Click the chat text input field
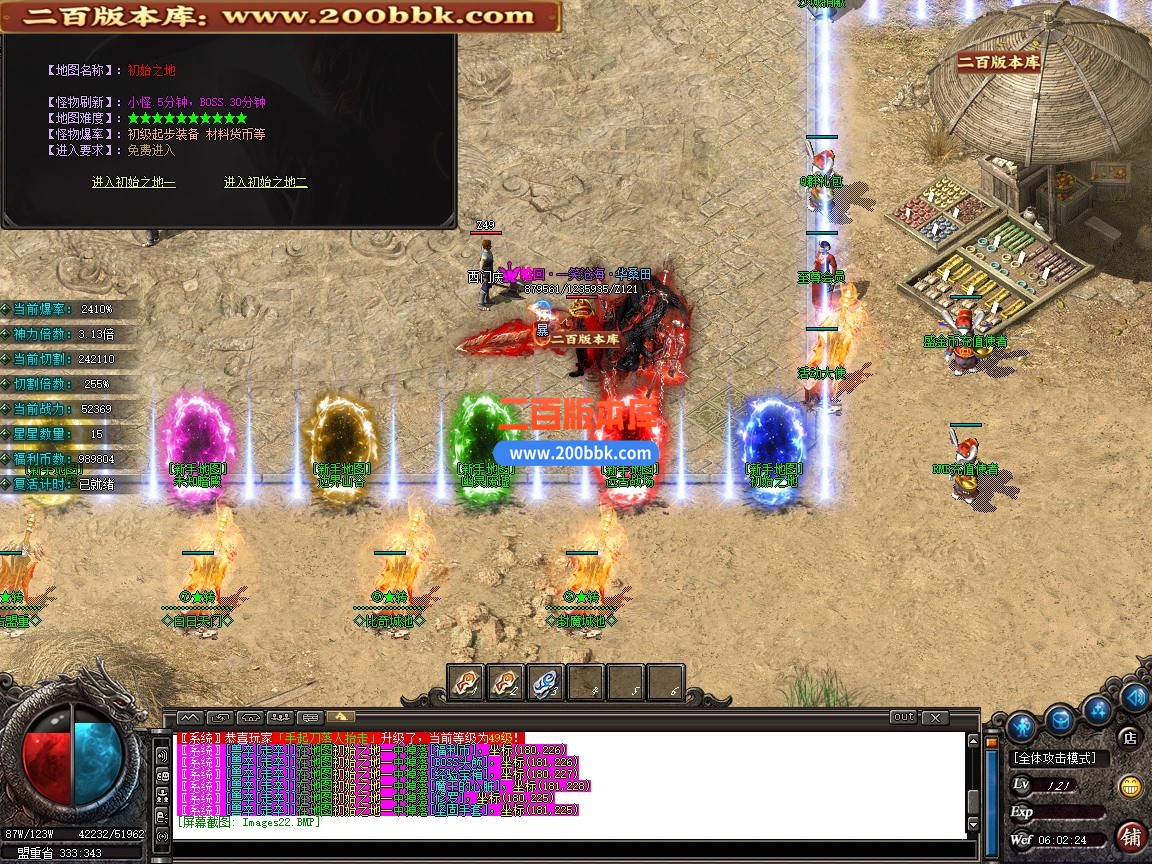 570,849
